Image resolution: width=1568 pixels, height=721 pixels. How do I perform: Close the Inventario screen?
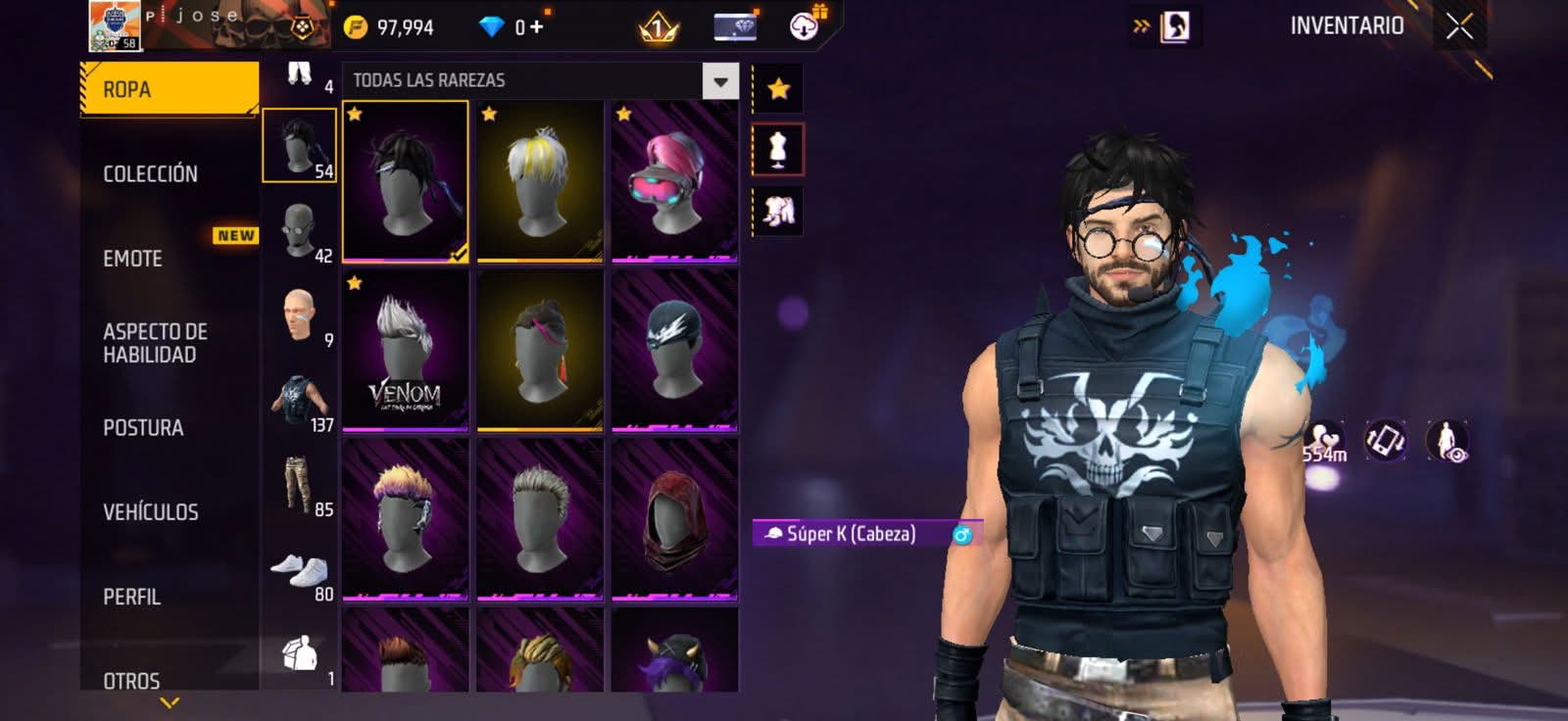click(x=1459, y=26)
